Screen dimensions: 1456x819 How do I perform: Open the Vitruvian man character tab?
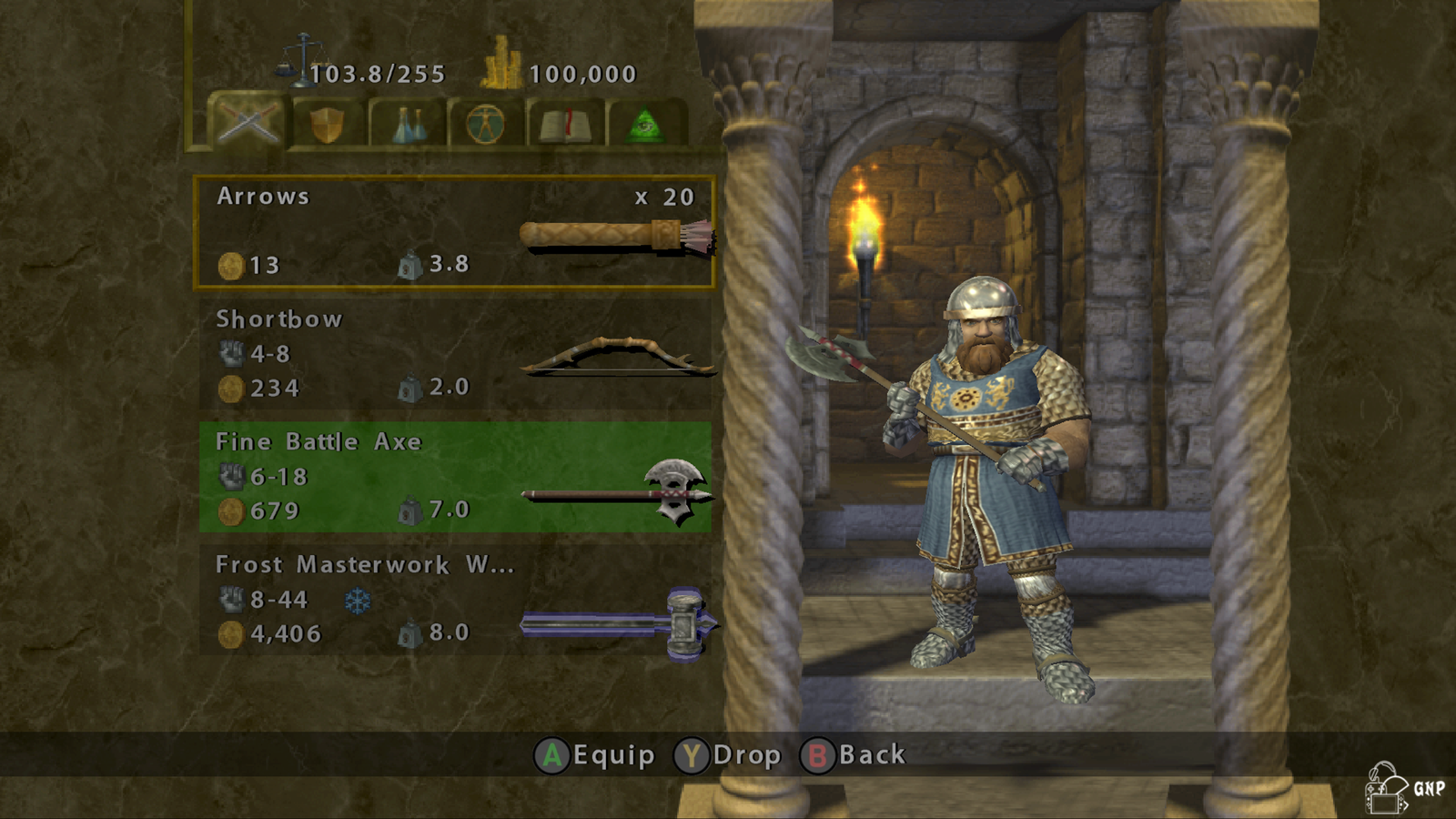[x=486, y=124]
